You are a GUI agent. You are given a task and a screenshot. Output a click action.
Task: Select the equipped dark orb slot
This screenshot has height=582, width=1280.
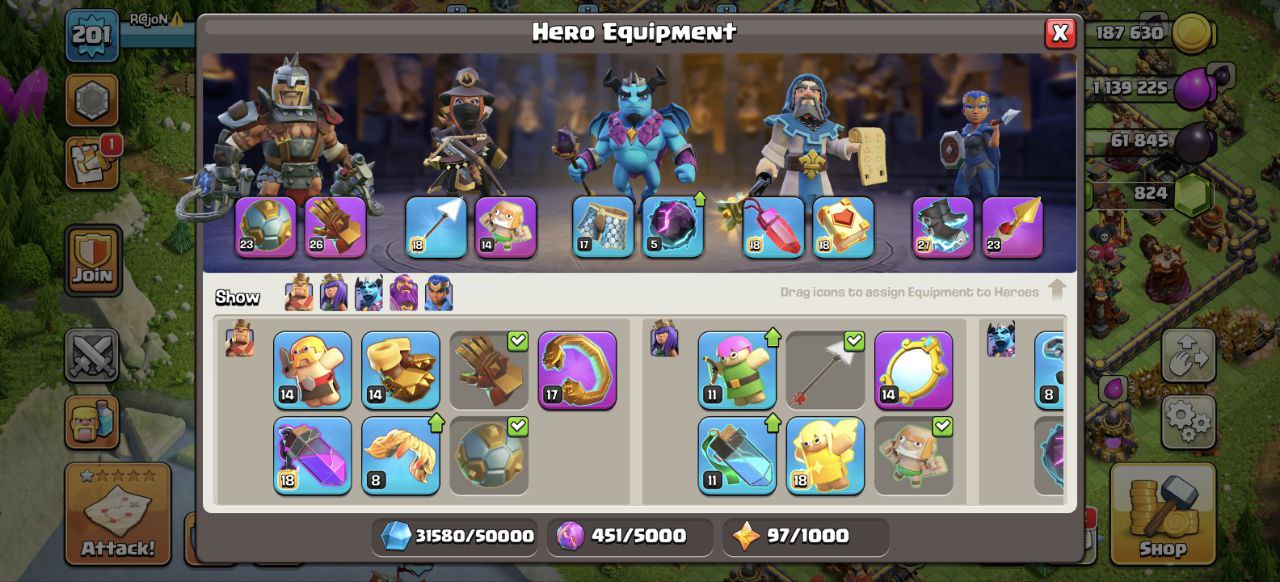pos(673,227)
